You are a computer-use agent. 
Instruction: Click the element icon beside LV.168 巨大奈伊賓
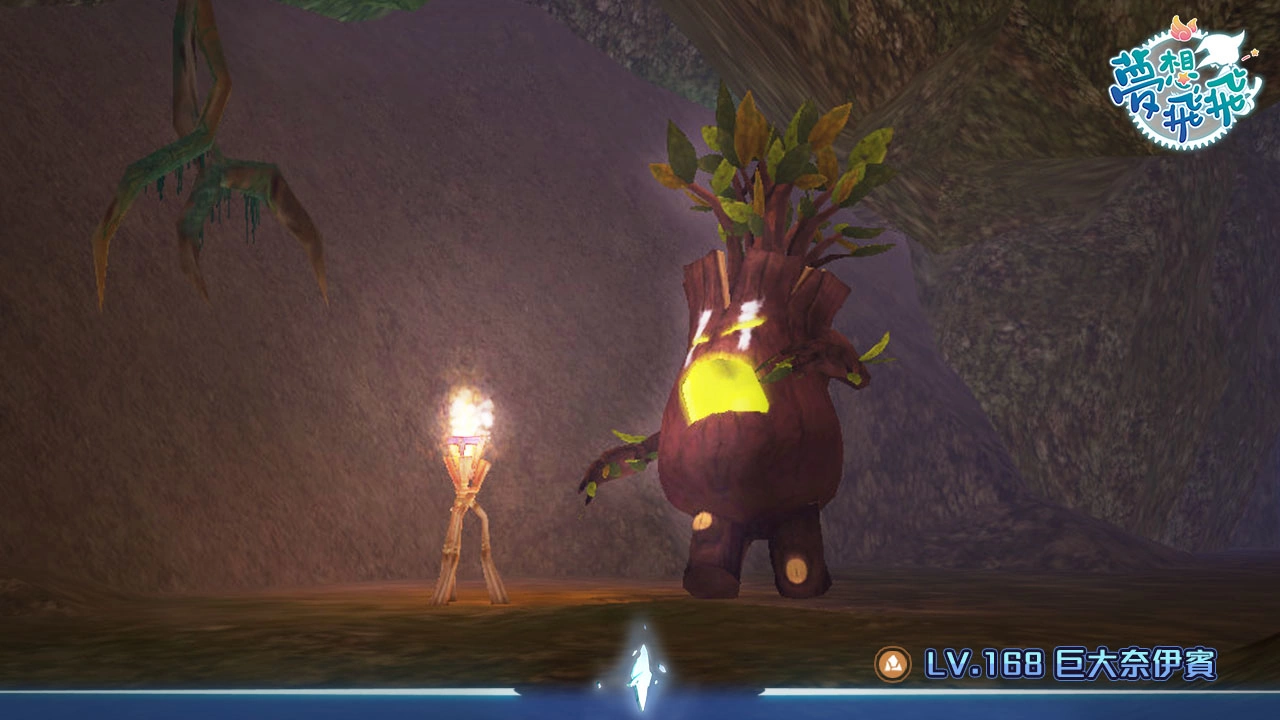(x=892, y=664)
